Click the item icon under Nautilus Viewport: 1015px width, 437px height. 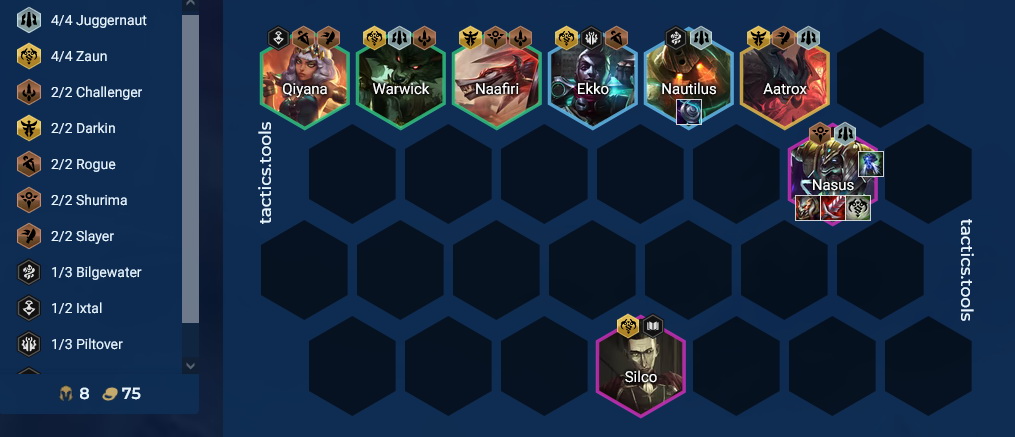point(689,112)
